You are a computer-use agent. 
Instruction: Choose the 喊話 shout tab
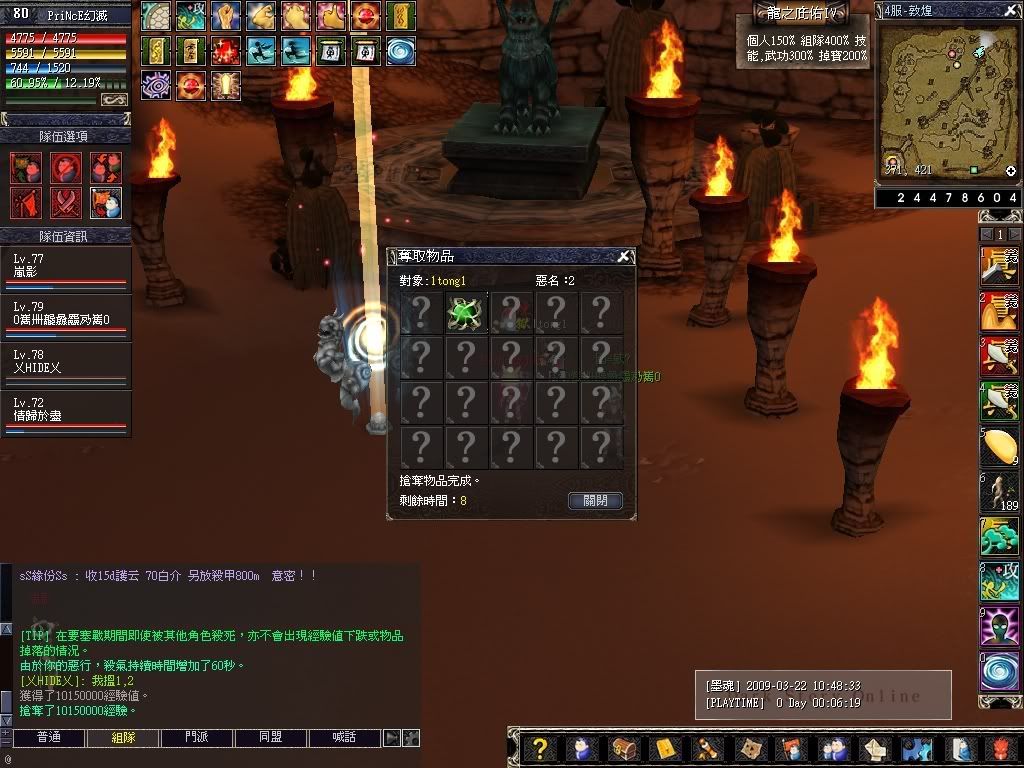[x=345, y=738]
